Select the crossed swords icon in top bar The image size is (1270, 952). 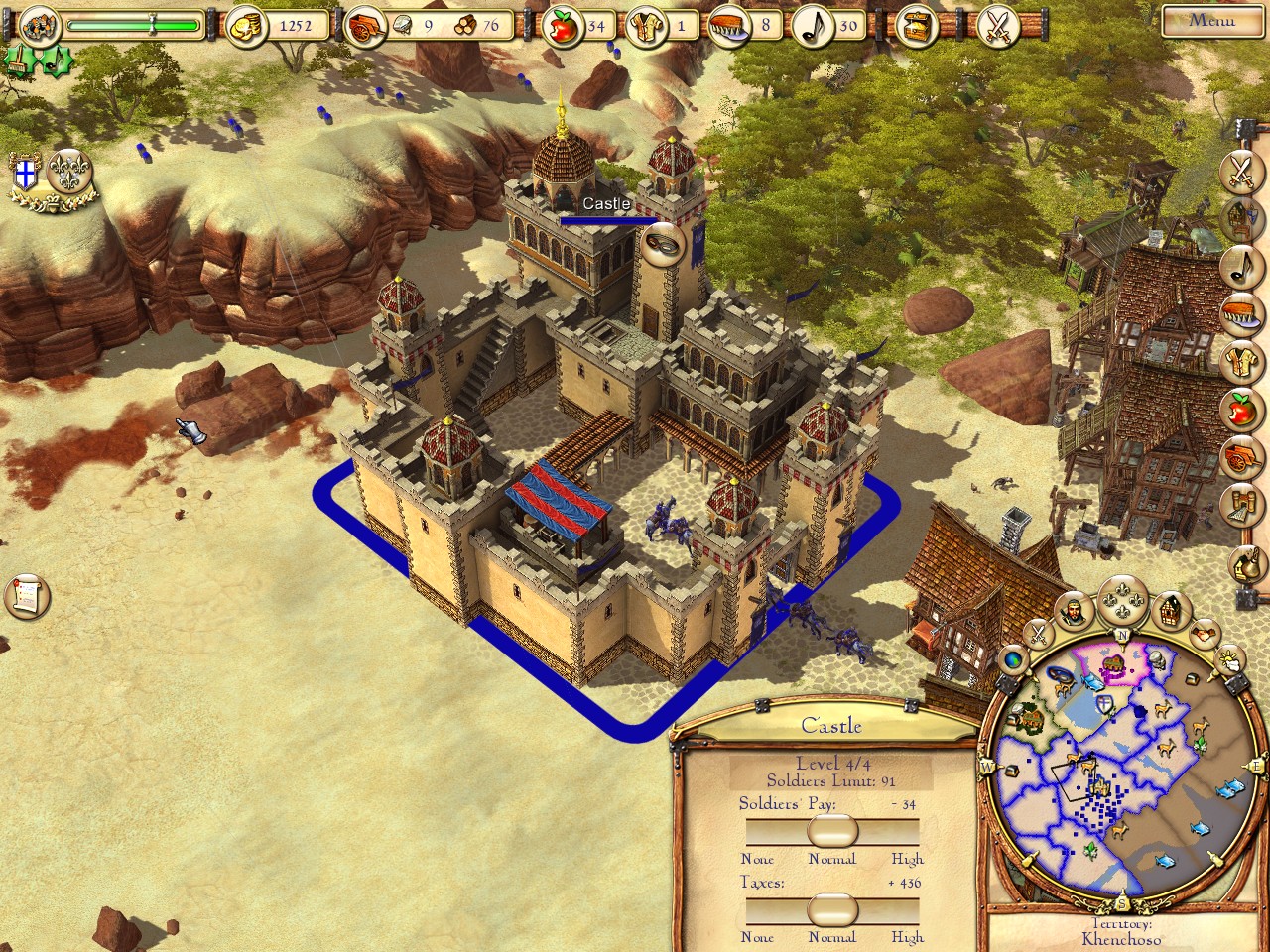point(996,27)
